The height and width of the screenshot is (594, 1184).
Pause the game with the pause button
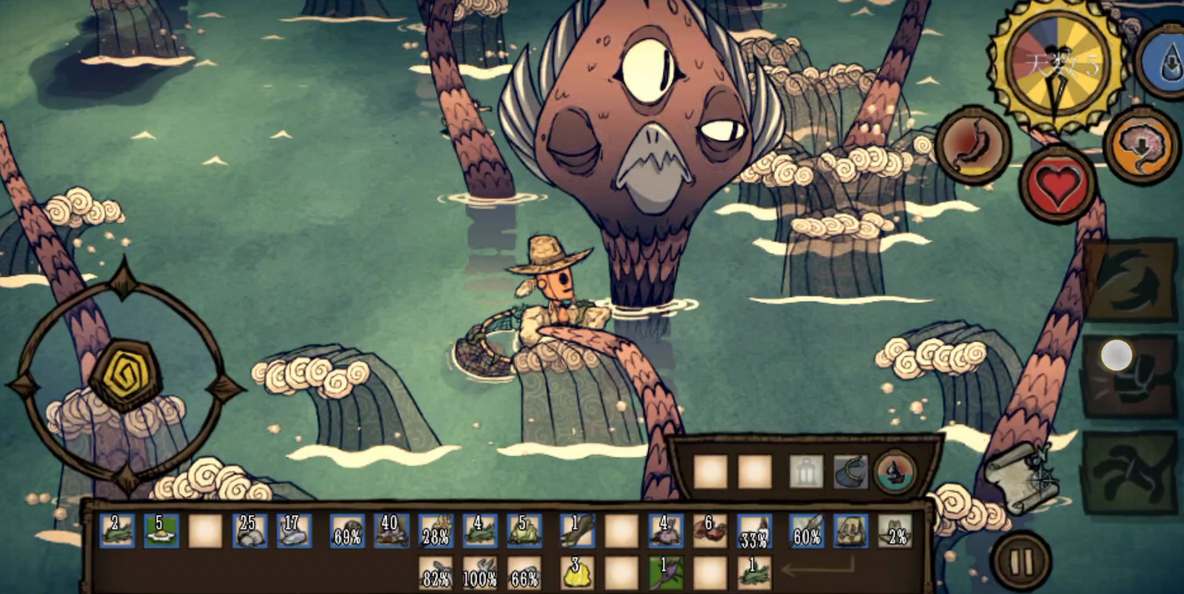pyautogui.click(x=1021, y=561)
